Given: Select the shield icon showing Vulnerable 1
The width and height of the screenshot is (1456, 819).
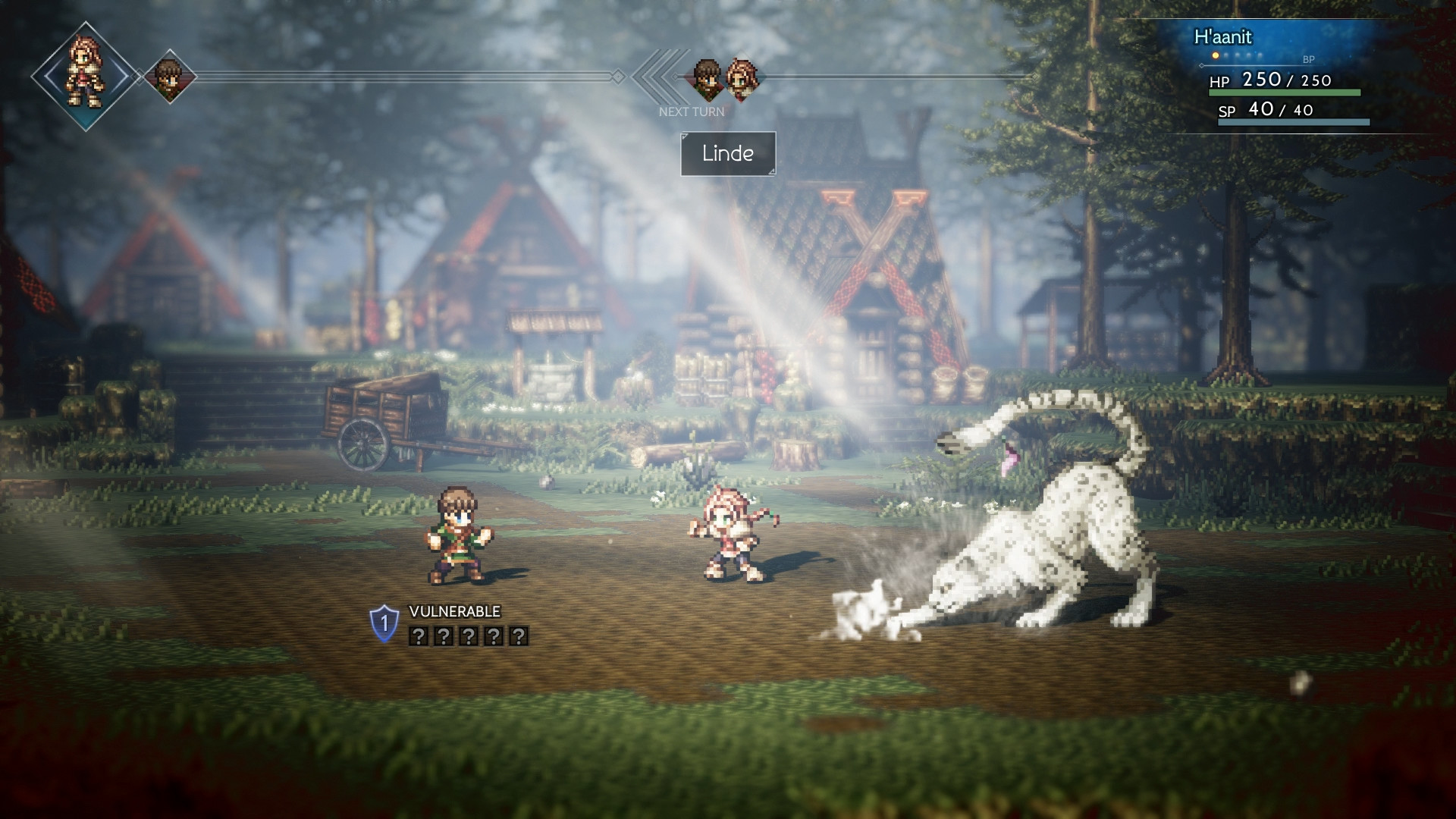Looking at the screenshot, I should [384, 623].
